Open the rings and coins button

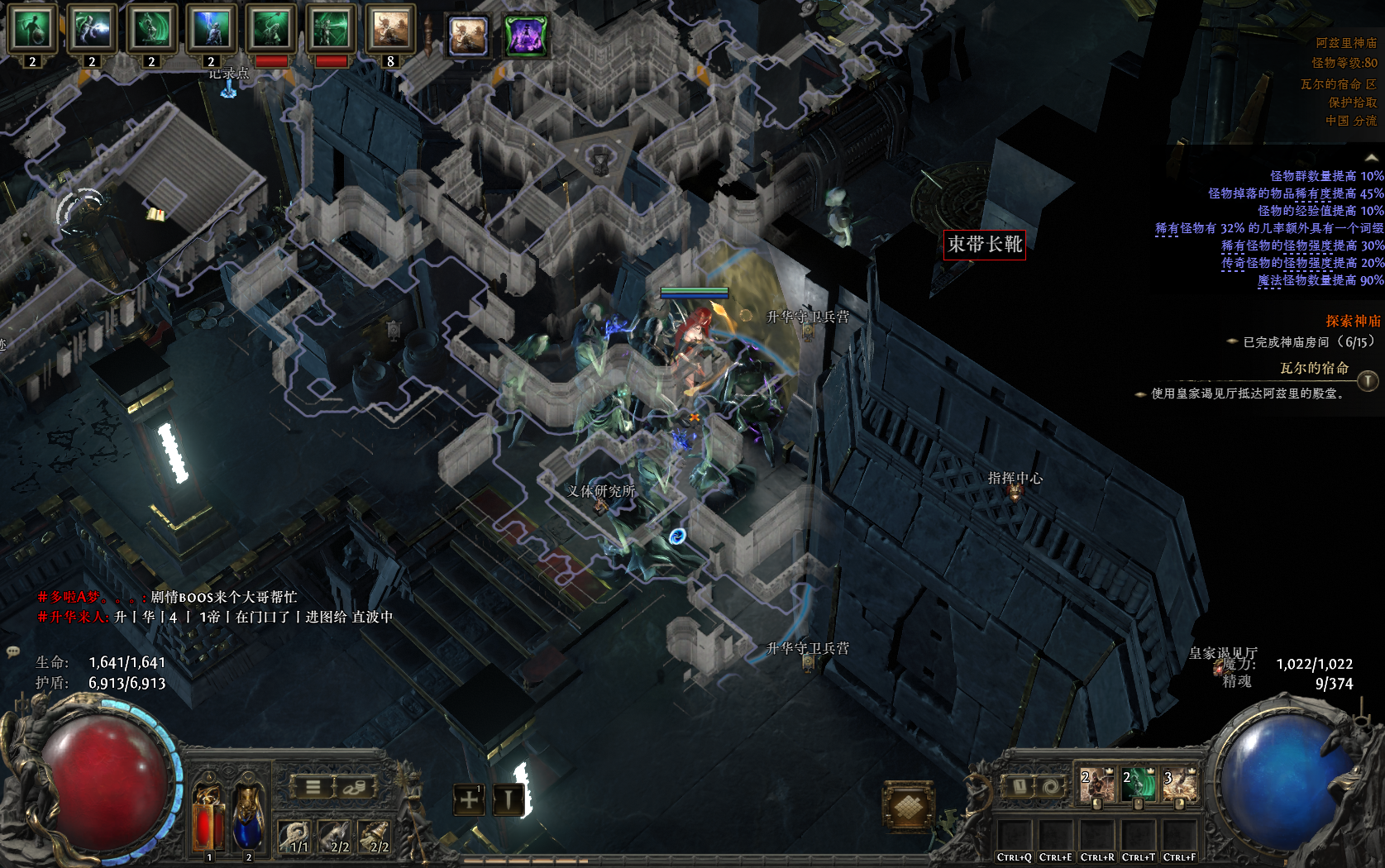click(353, 787)
